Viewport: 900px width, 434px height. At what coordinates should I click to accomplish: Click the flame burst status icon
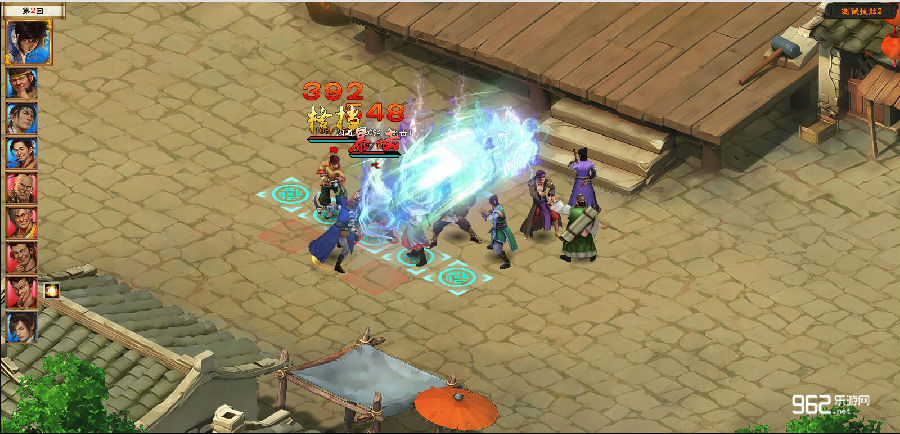tap(52, 291)
